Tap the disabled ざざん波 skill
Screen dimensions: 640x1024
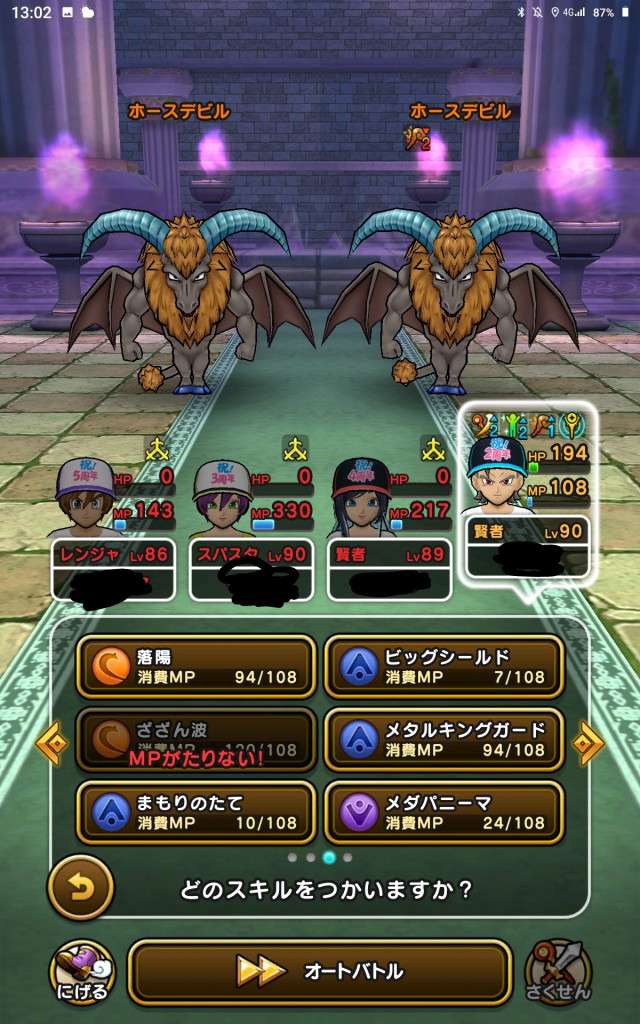tap(195, 740)
